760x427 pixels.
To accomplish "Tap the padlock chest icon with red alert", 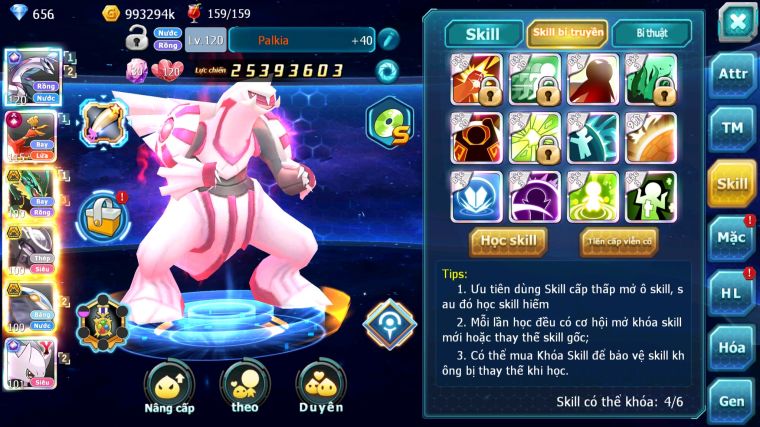I will [103, 212].
